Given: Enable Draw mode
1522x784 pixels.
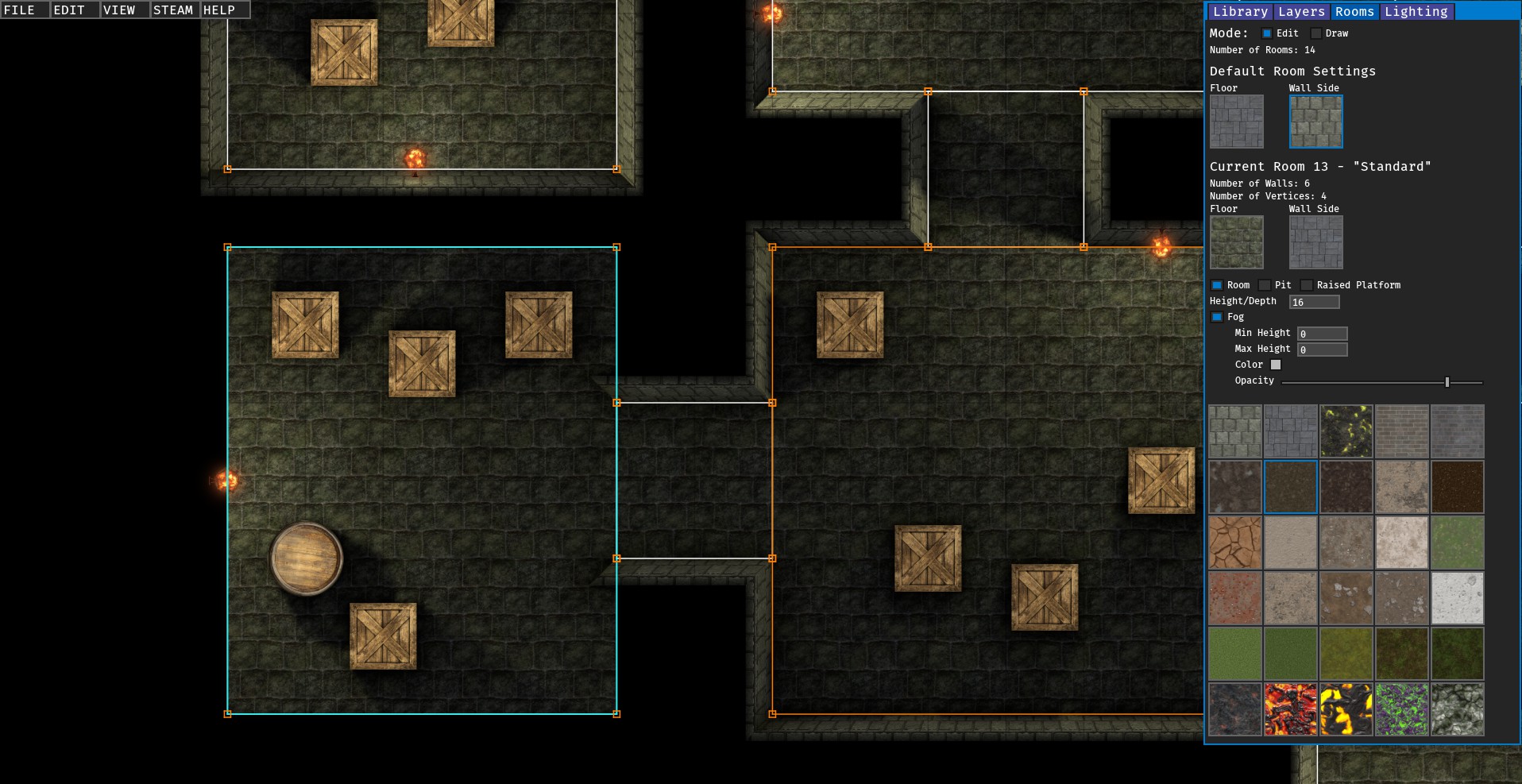Looking at the screenshot, I should (1316, 33).
